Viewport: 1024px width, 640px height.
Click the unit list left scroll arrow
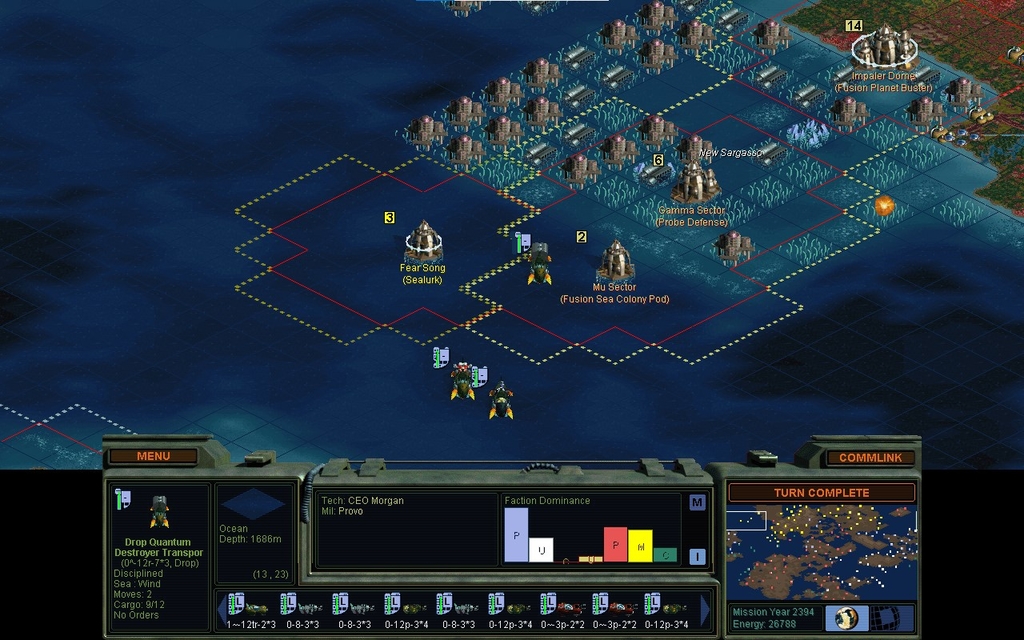pyautogui.click(x=221, y=609)
